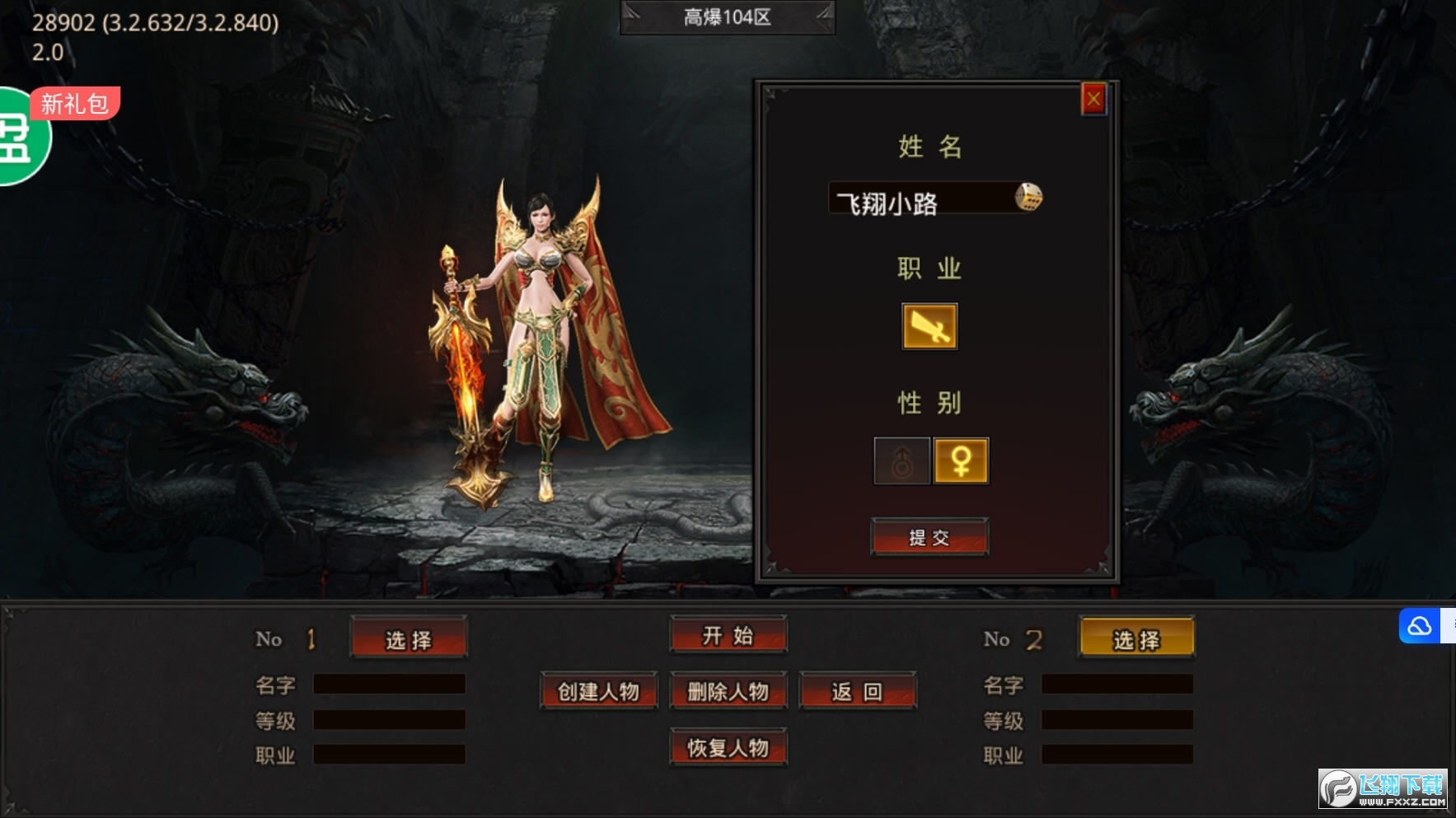
Task: Submit the new character with 提交
Action: pos(929,538)
